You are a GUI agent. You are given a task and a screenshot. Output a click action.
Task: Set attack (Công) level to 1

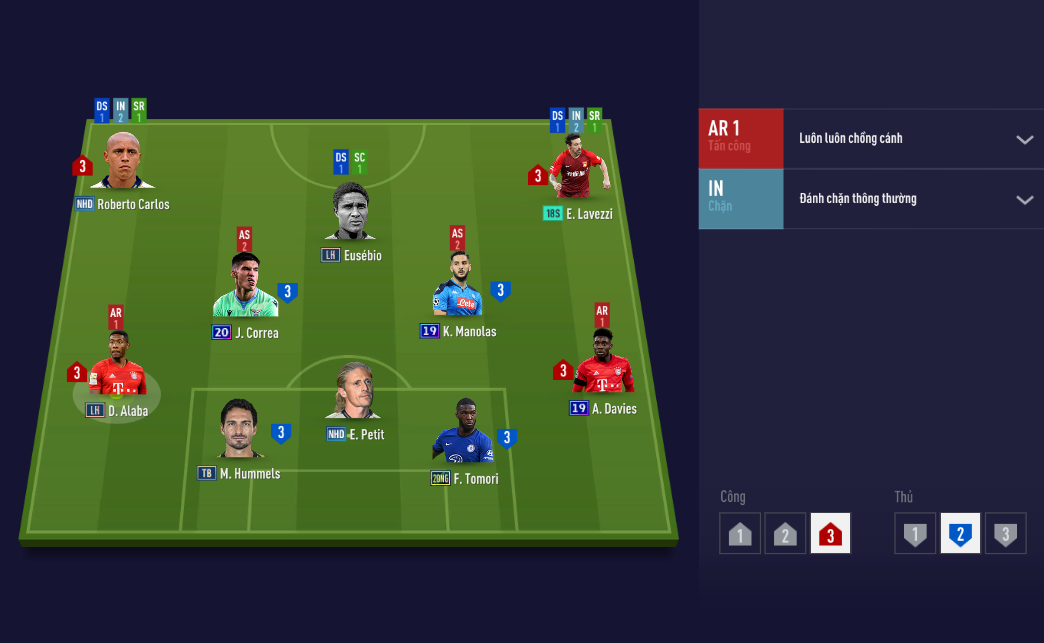(x=740, y=534)
